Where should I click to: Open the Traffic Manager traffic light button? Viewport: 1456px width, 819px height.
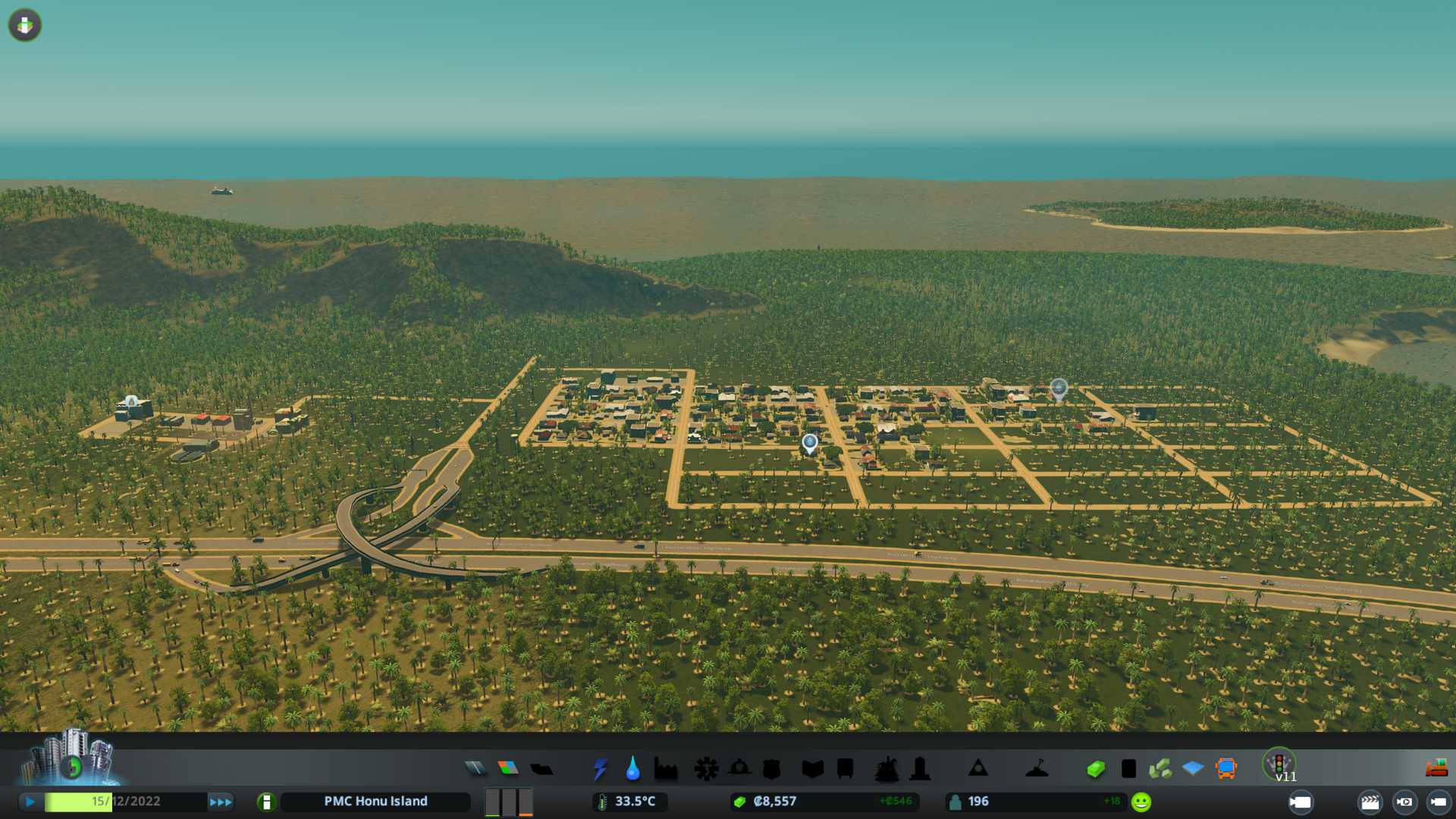point(1279,763)
